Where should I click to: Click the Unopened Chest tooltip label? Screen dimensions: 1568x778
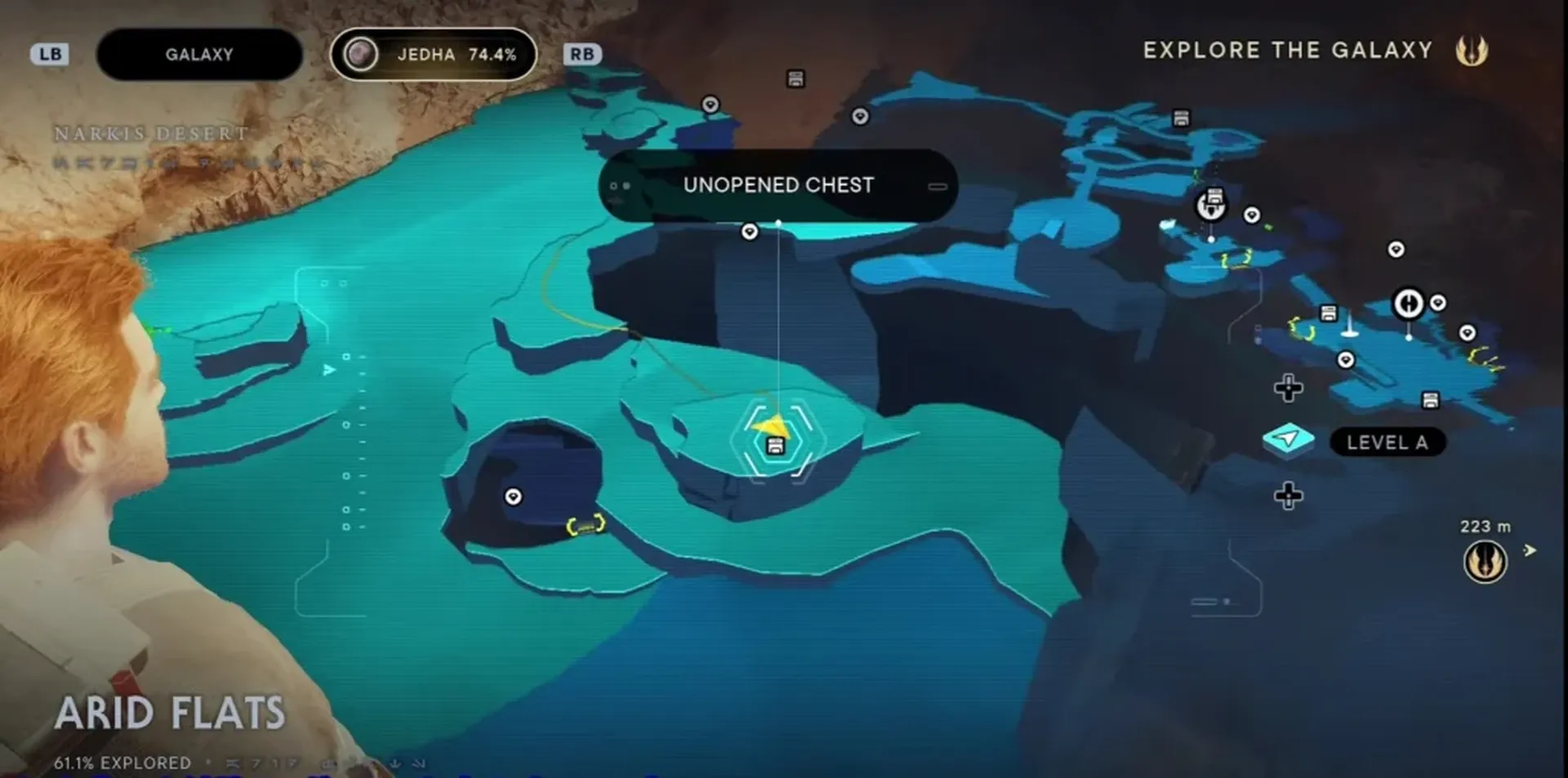pos(777,185)
